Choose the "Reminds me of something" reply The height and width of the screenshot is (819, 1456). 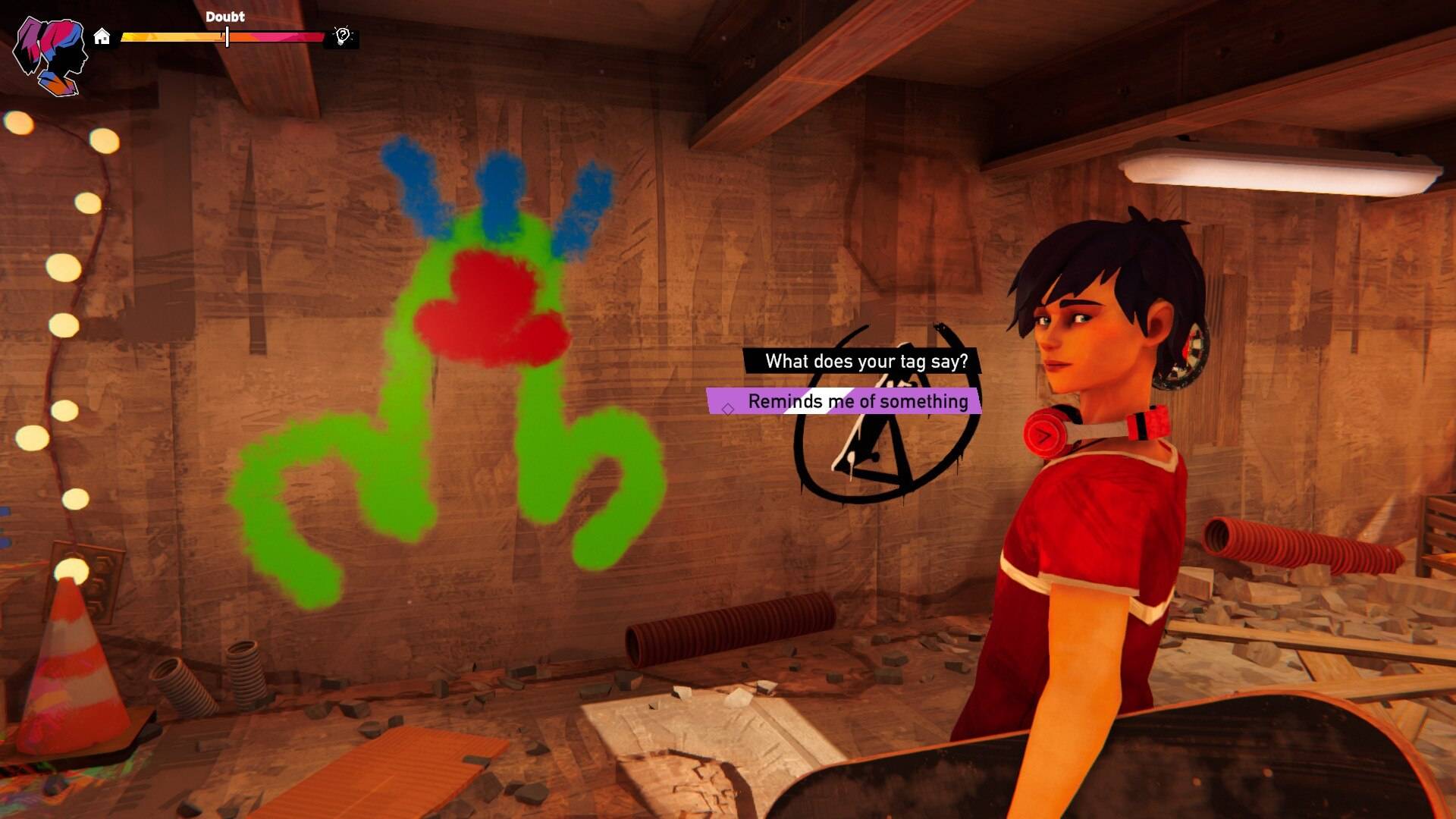coord(857,401)
